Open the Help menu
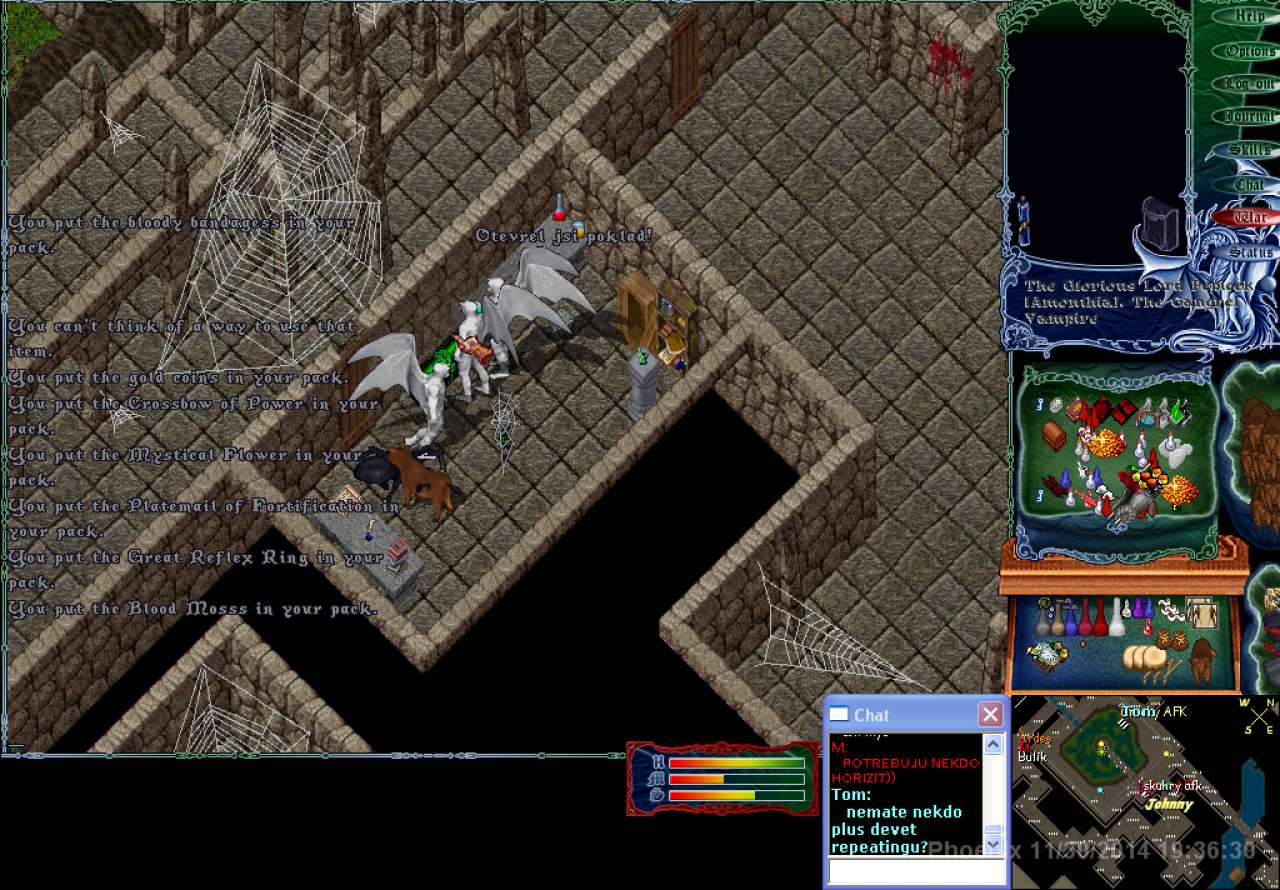The image size is (1280, 890). point(1249,17)
